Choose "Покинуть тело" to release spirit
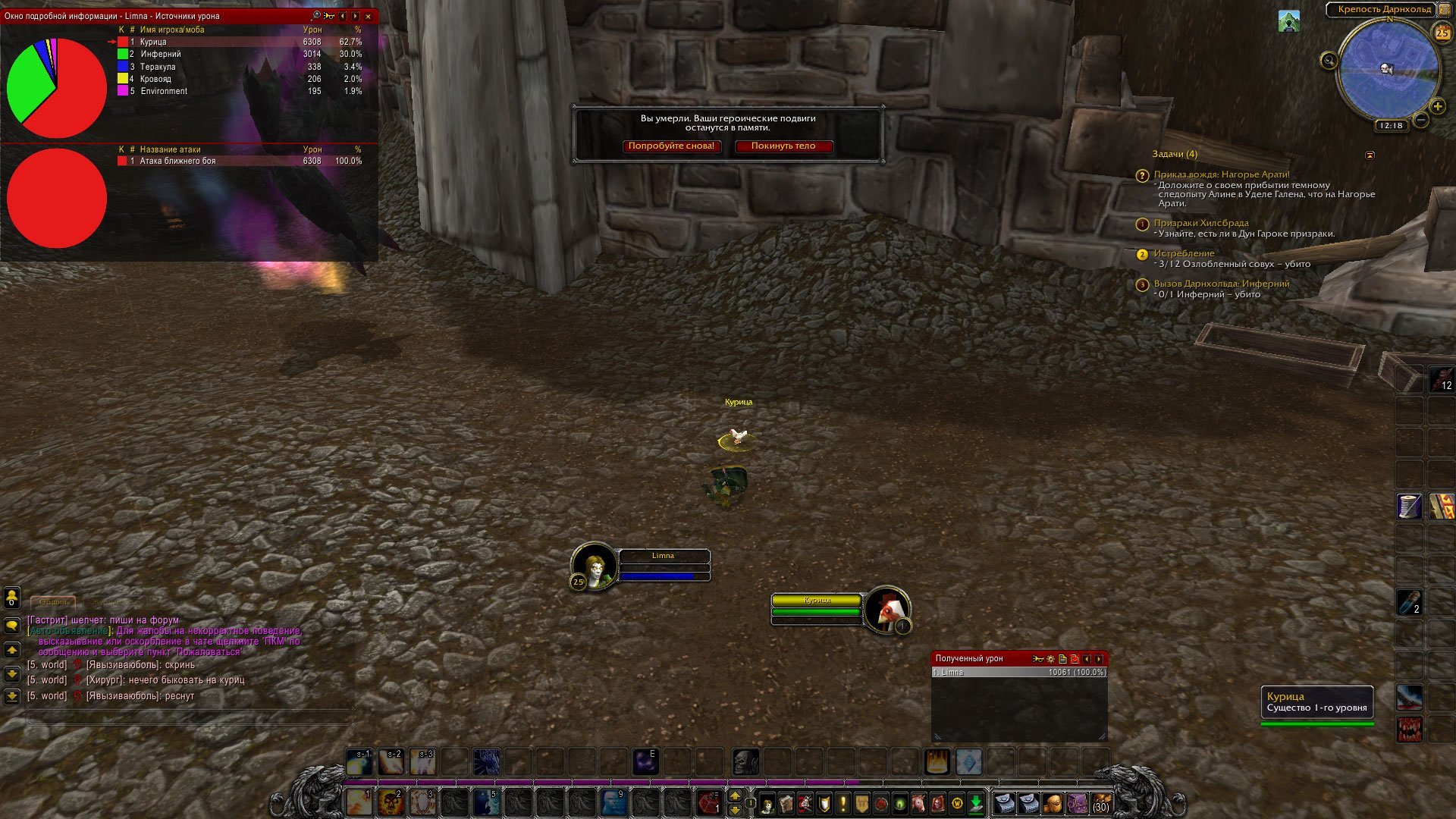This screenshot has height=819, width=1456. point(783,146)
